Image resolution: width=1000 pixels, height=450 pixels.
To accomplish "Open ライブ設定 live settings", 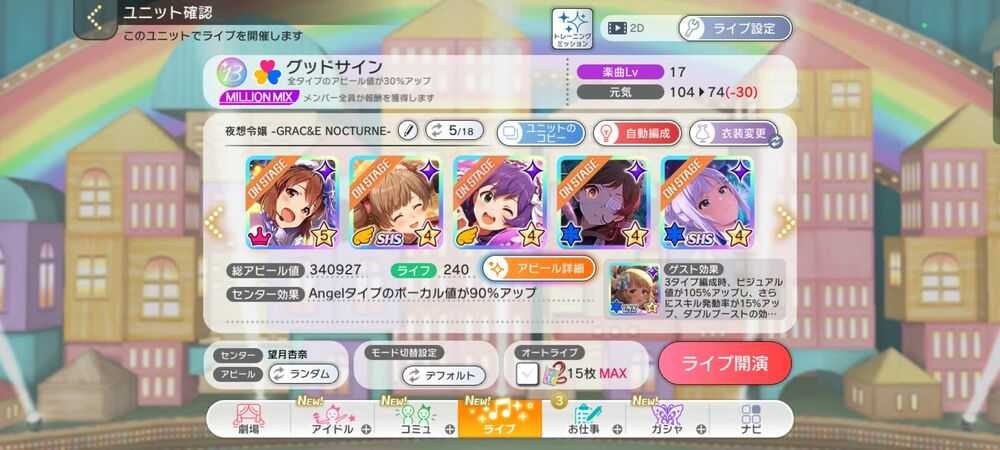I will tap(734, 28).
